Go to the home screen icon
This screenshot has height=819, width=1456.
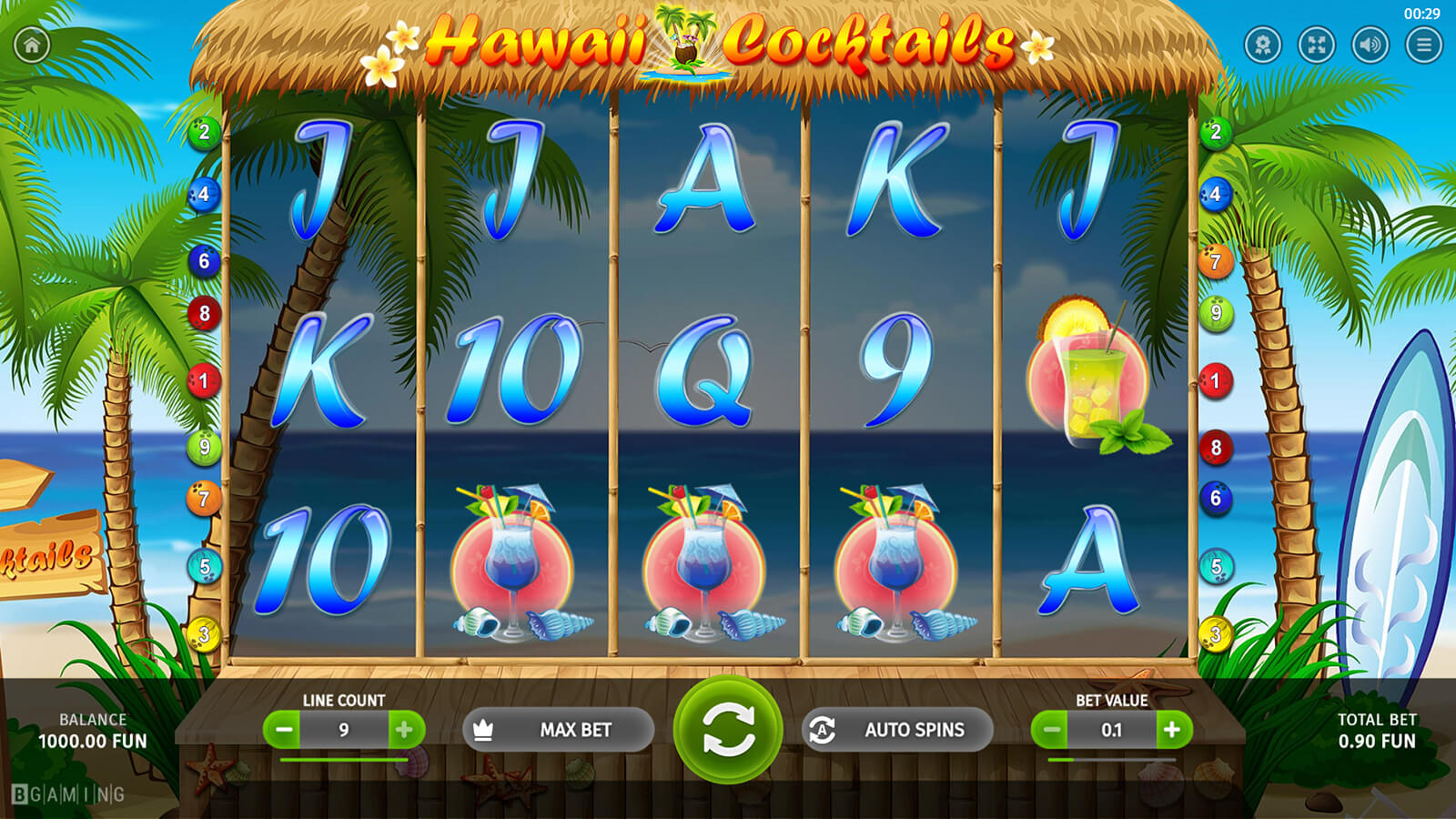tap(32, 45)
